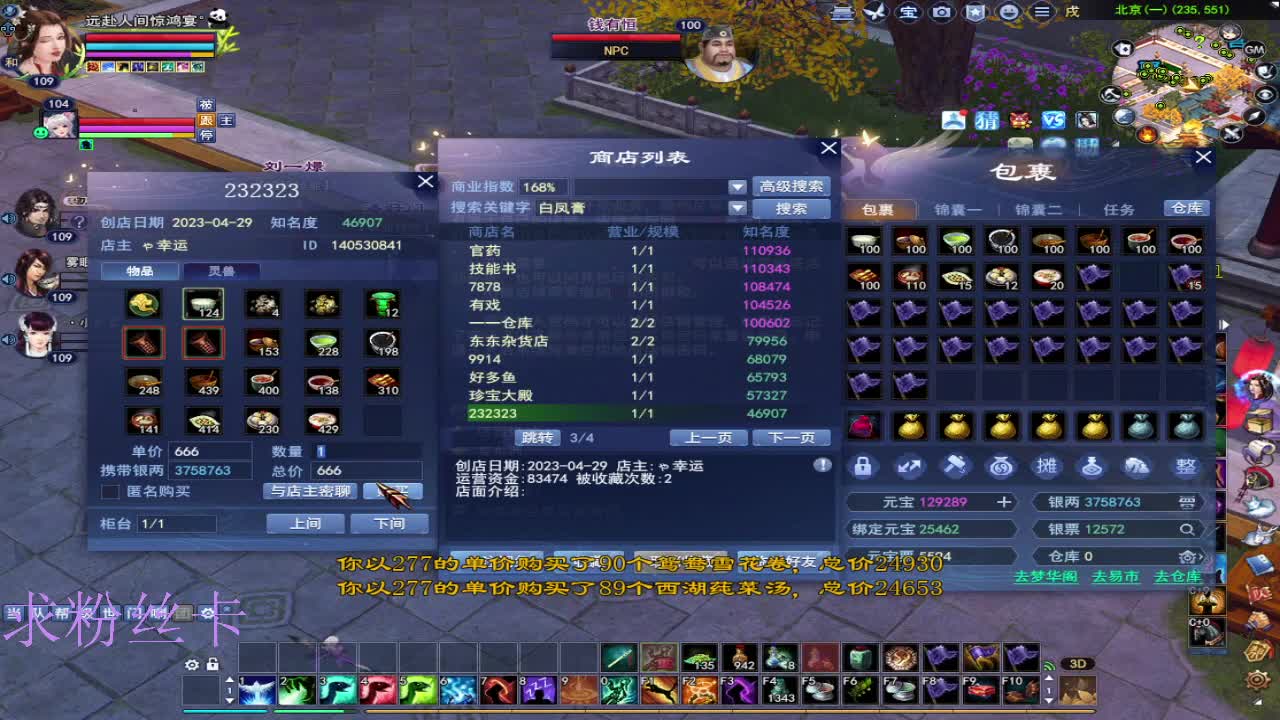Open the camera icon in the top toolbar
The width and height of the screenshot is (1280, 720).
click(941, 11)
